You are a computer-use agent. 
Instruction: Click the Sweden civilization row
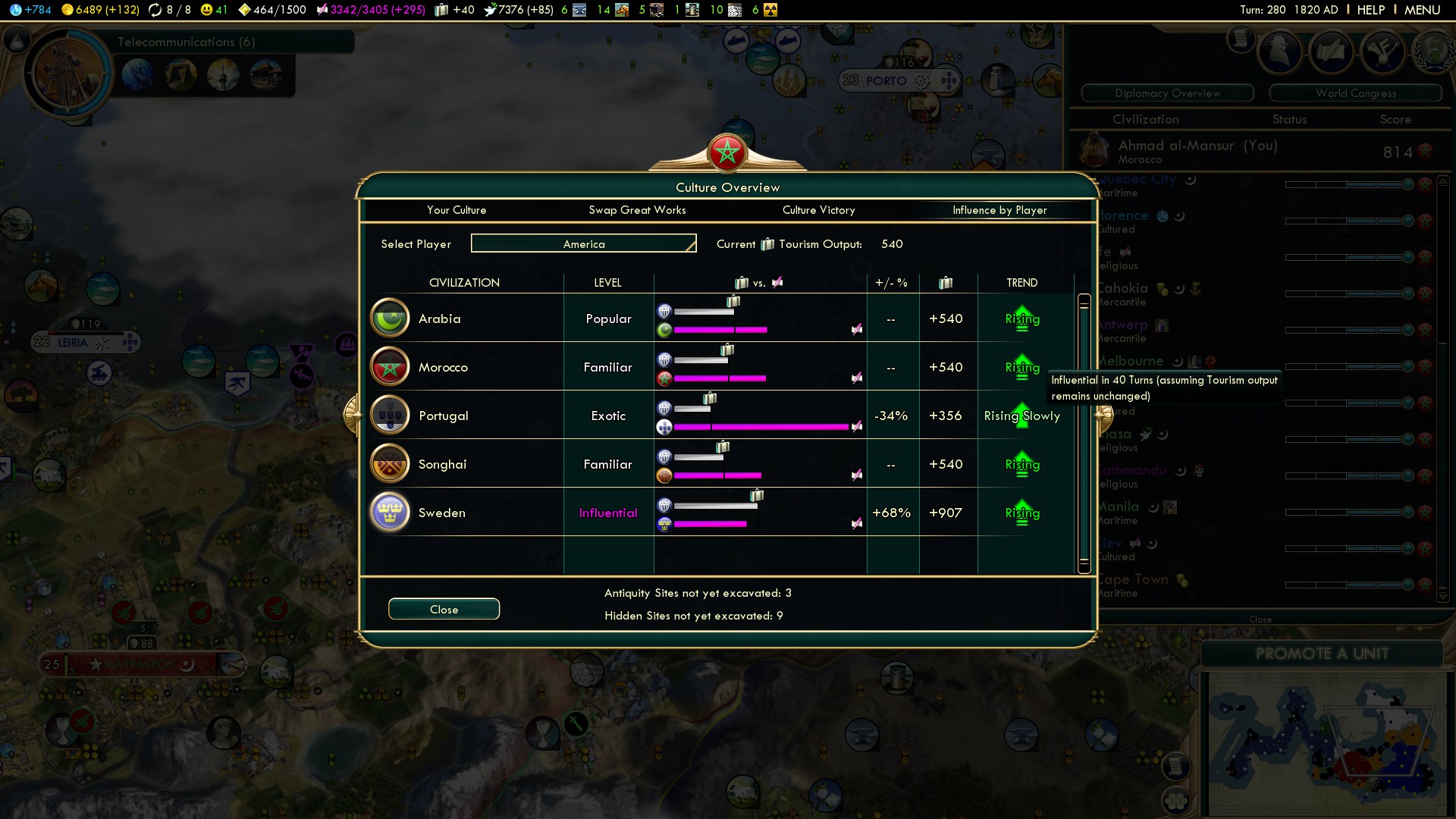[x=442, y=513]
